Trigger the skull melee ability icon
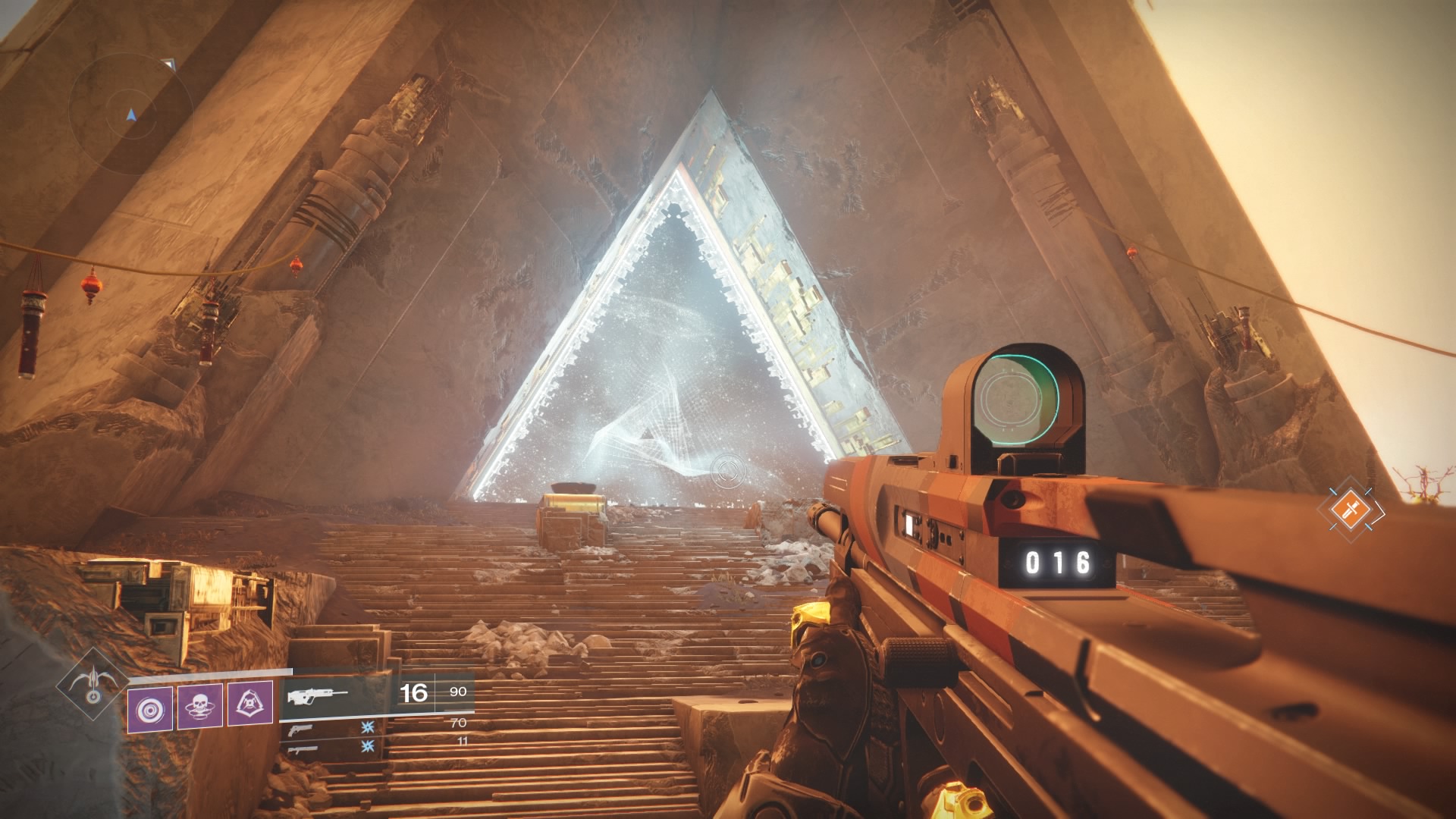This screenshot has width=1456, height=819. click(200, 706)
